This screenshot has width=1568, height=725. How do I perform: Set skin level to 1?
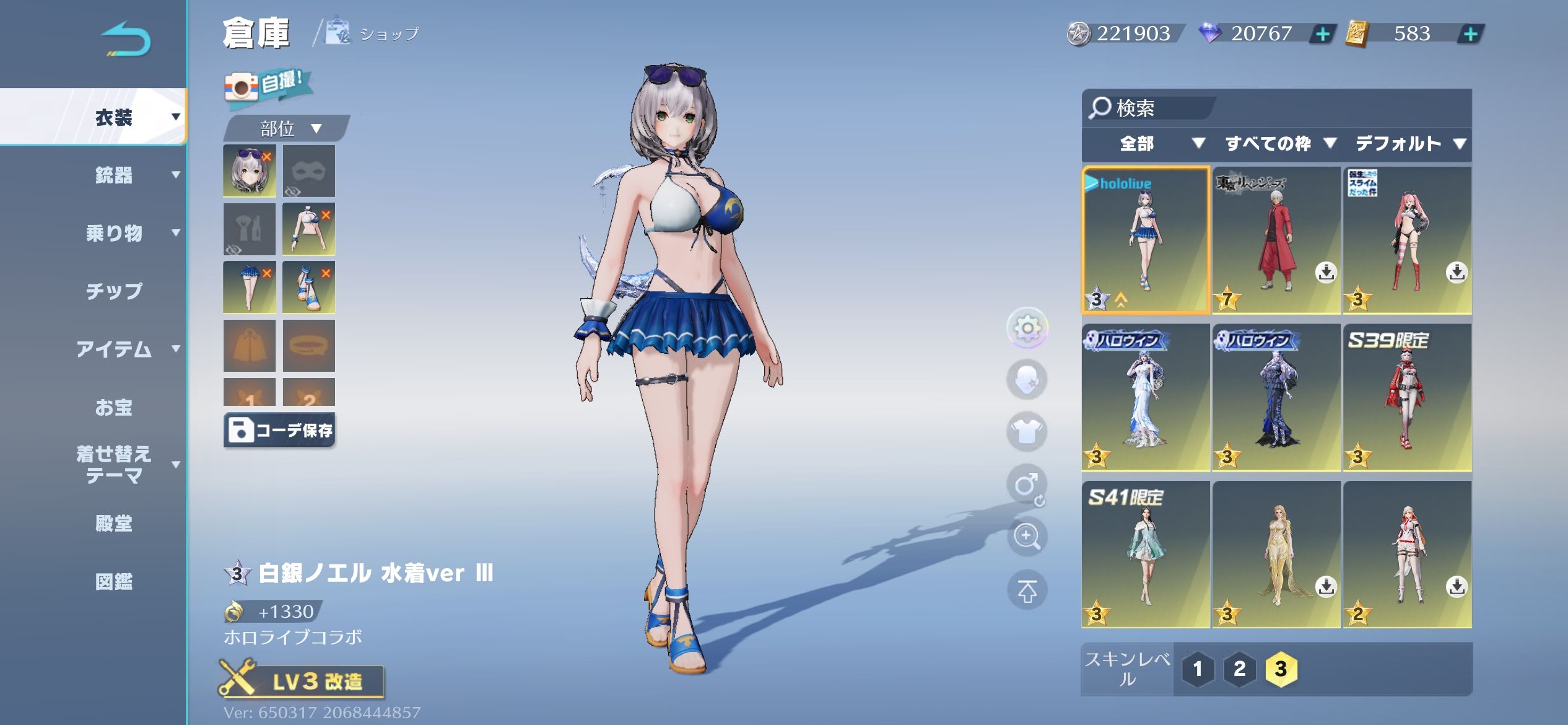(x=1197, y=669)
